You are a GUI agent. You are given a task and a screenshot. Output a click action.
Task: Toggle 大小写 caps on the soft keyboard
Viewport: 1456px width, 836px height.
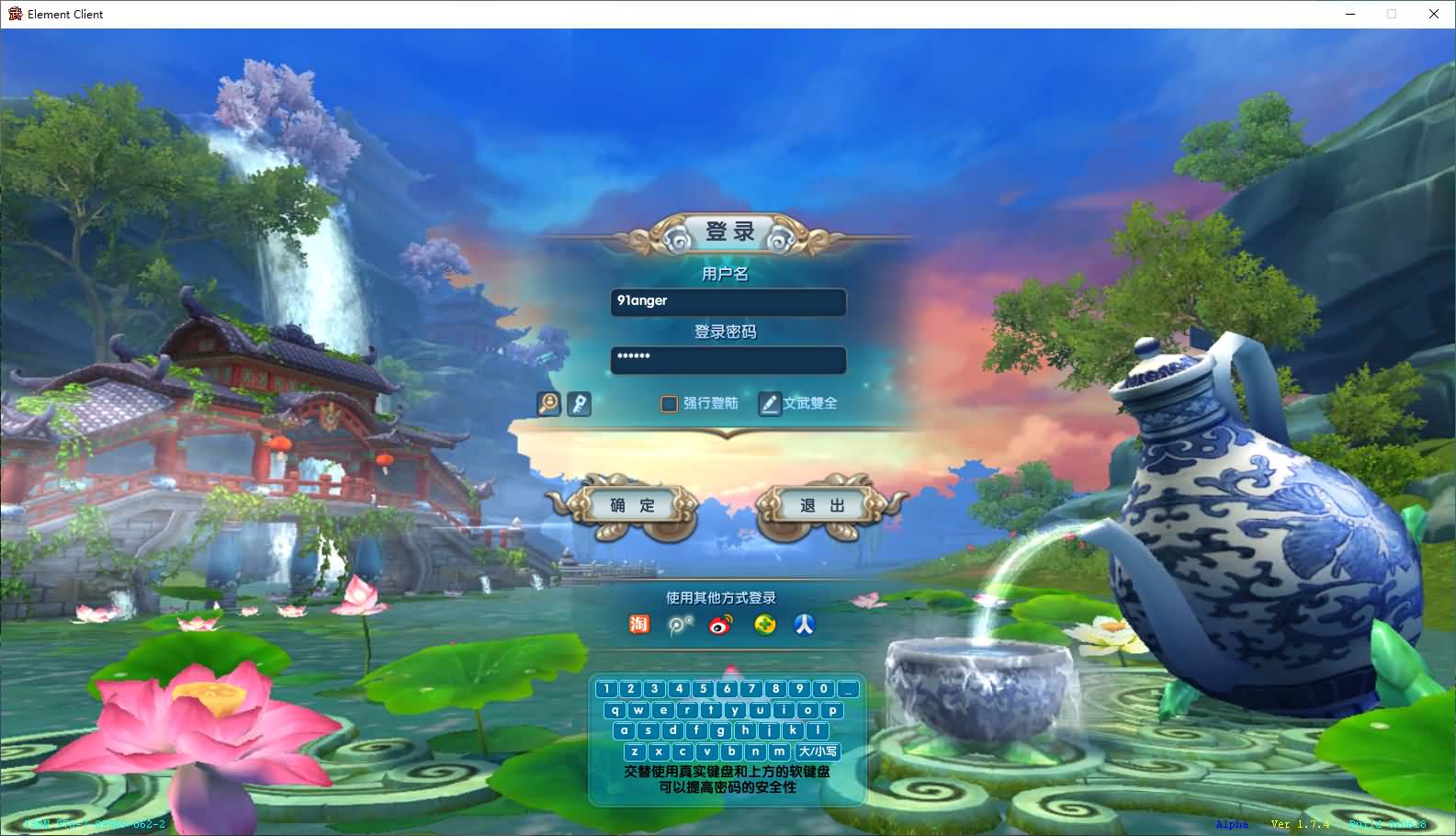tap(818, 751)
